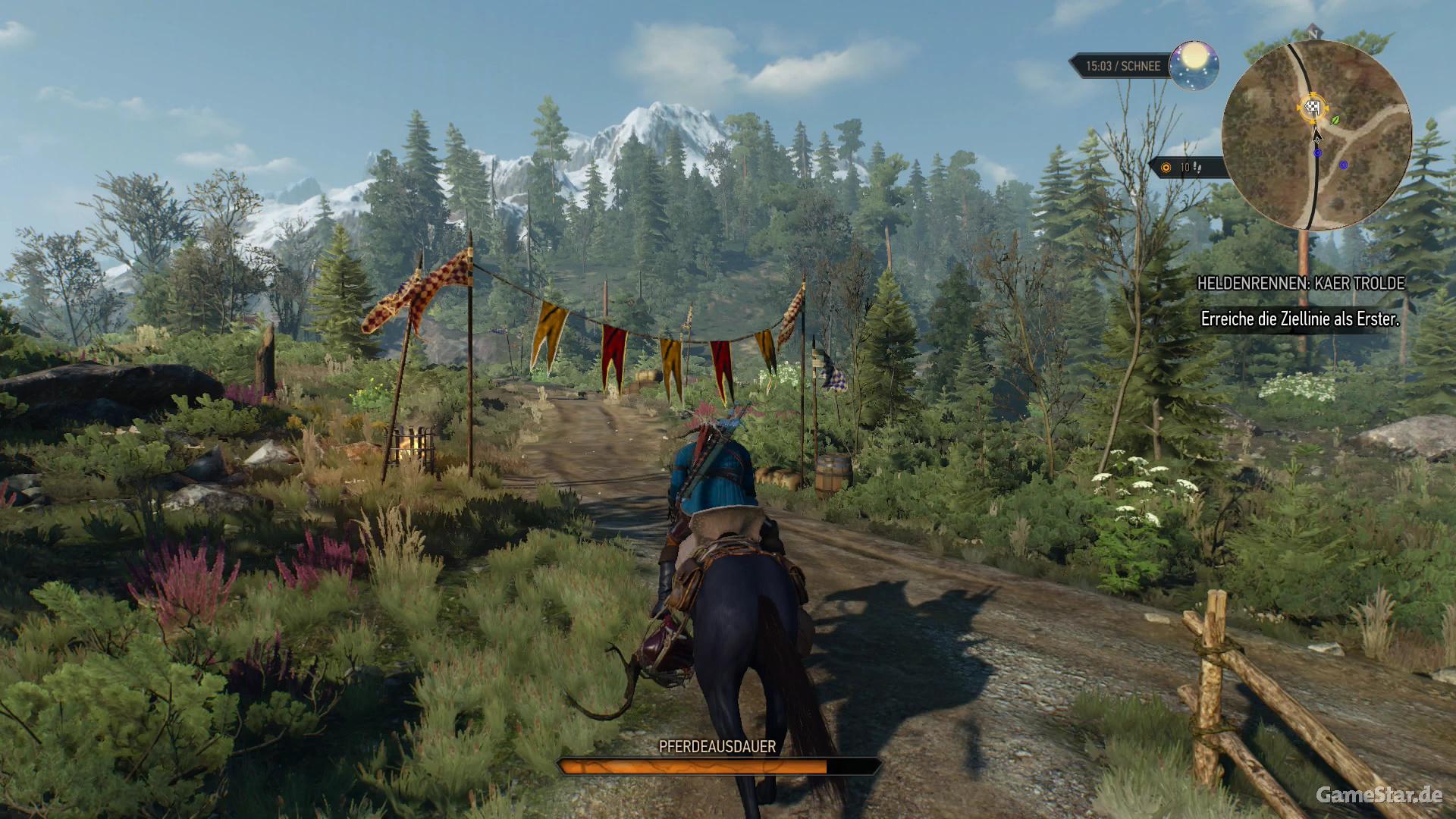Viewport: 1456px width, 819px height.
Task: Click the sun weather icon beside the clock
Action: [x=1194, y=64]
